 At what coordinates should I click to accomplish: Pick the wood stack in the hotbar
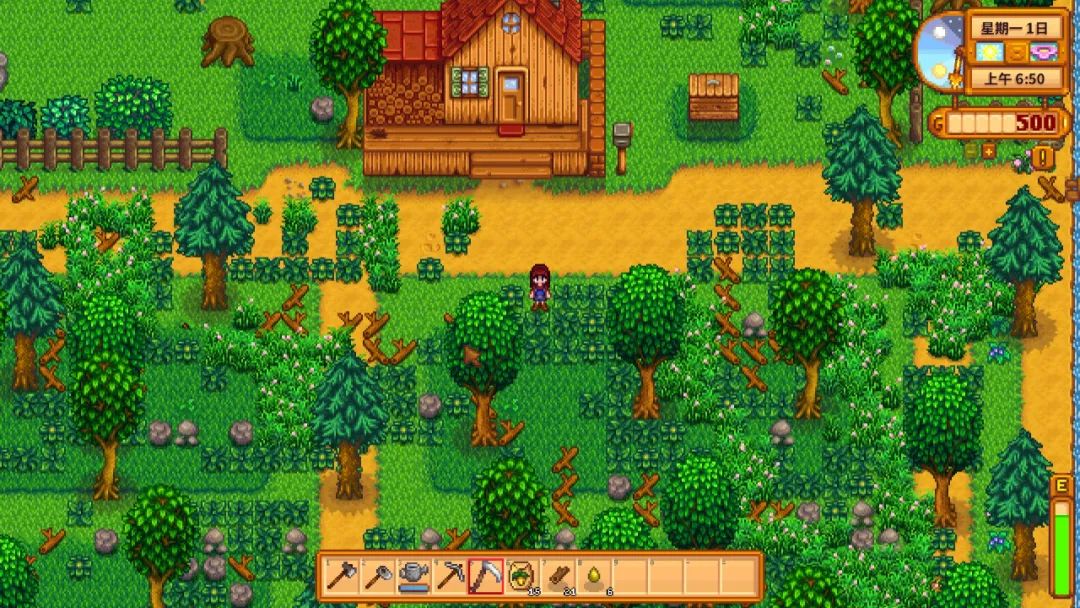pyautogui.click(x=557, y=576)
